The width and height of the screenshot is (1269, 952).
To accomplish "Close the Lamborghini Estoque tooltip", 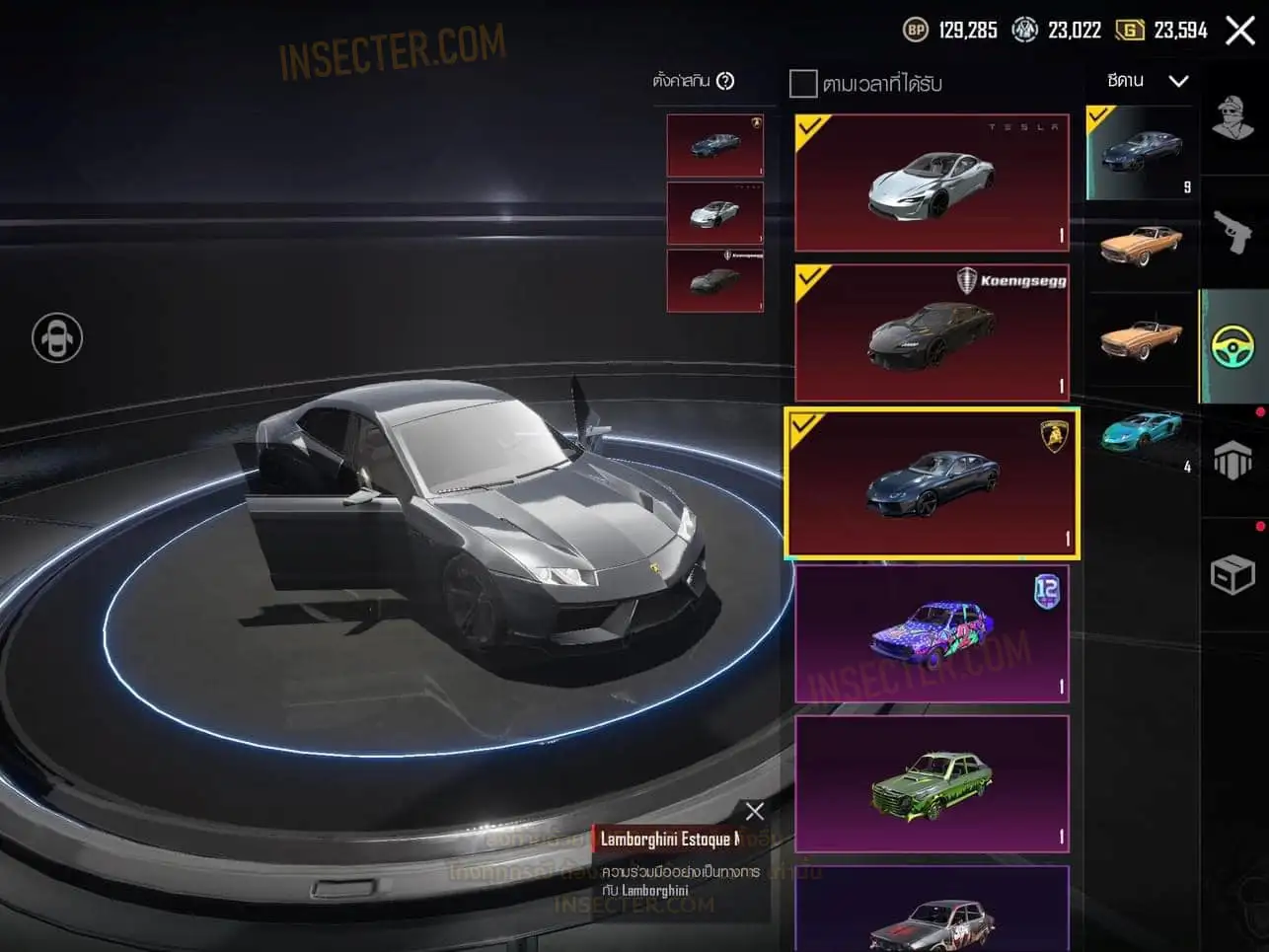I will (755, 811).
